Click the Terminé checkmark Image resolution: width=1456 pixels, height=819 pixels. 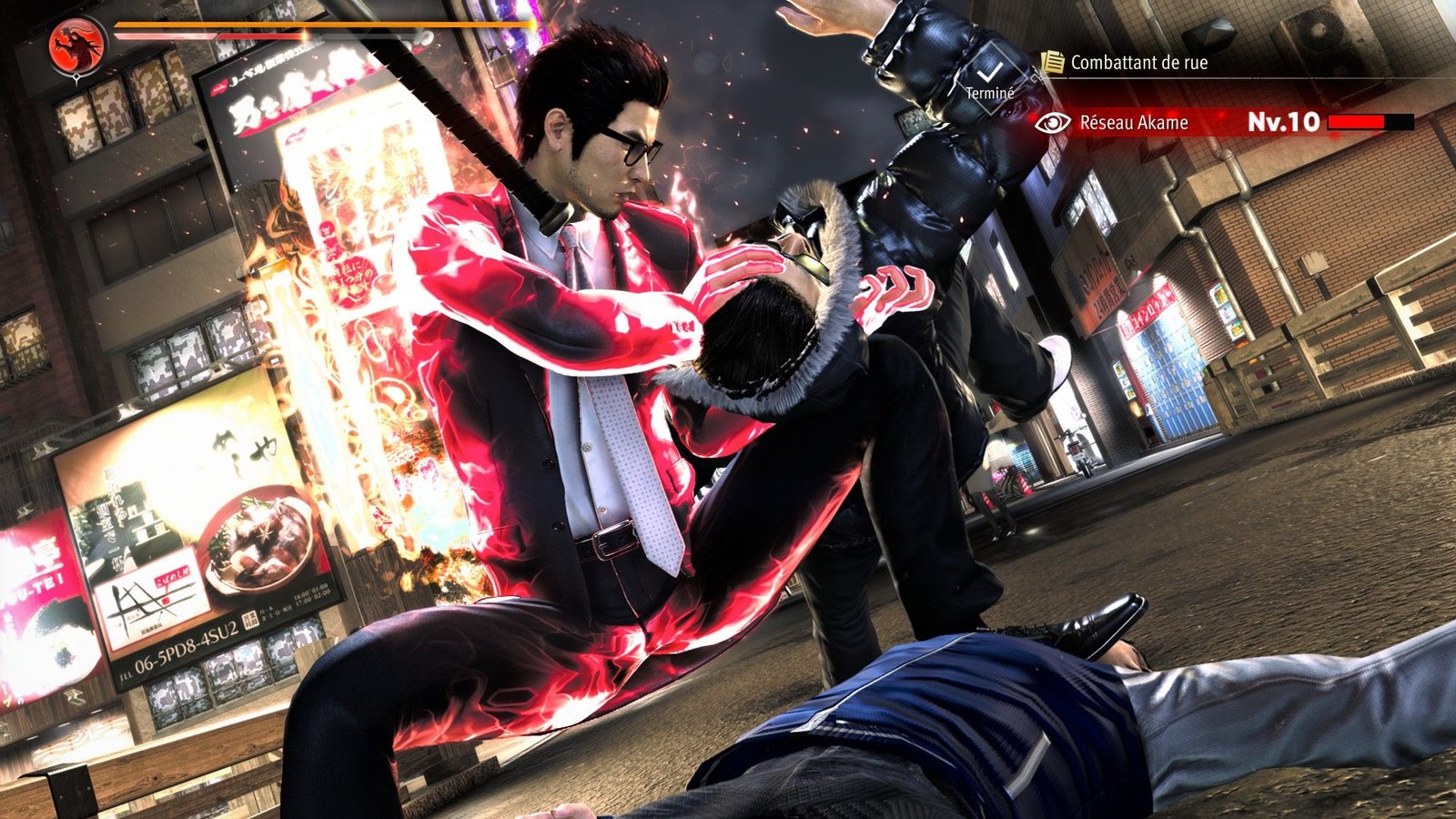[x=989, y=75]
